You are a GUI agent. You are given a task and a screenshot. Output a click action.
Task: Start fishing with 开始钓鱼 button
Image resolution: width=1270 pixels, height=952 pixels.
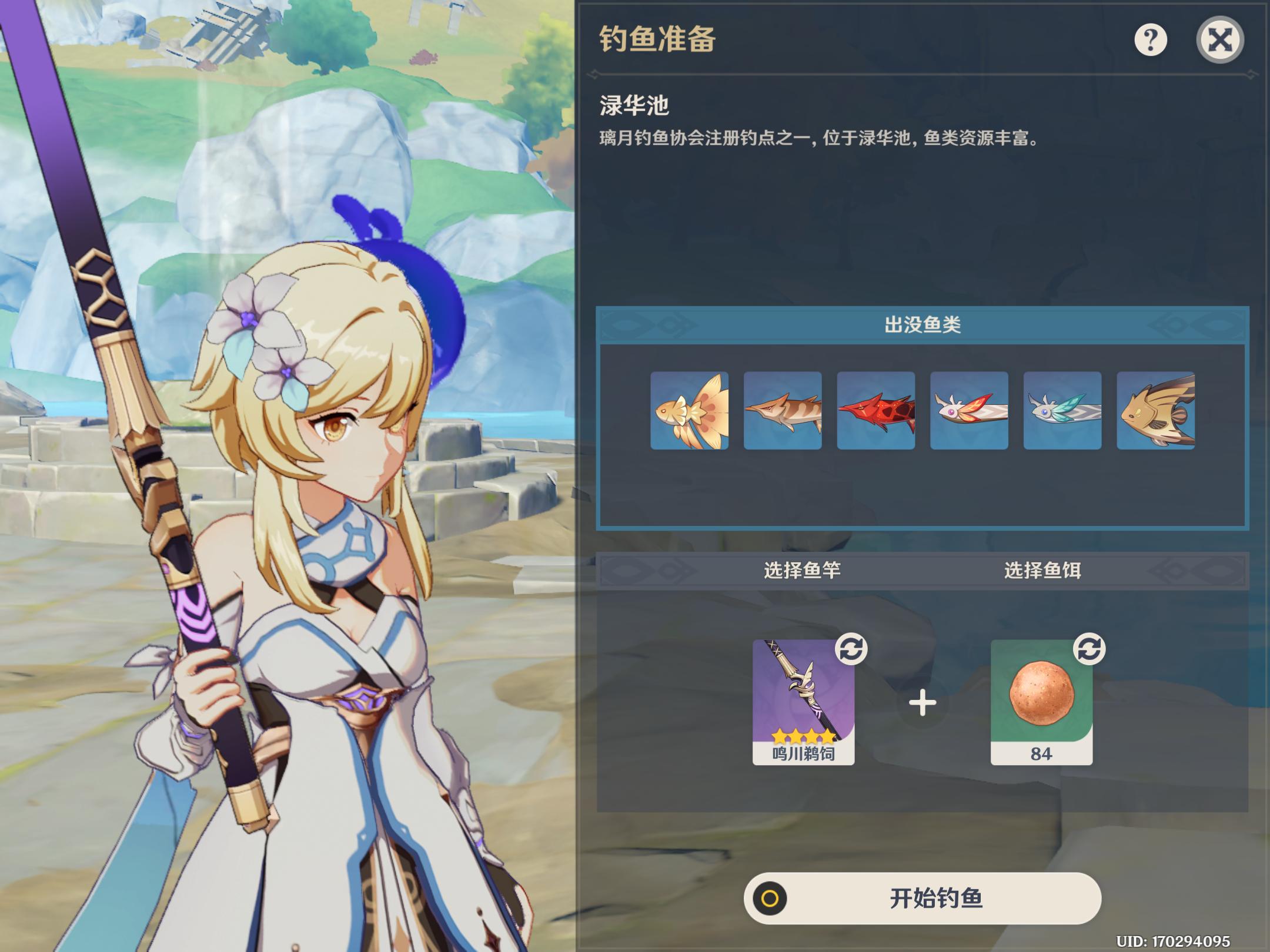click(x=922, y=898)
